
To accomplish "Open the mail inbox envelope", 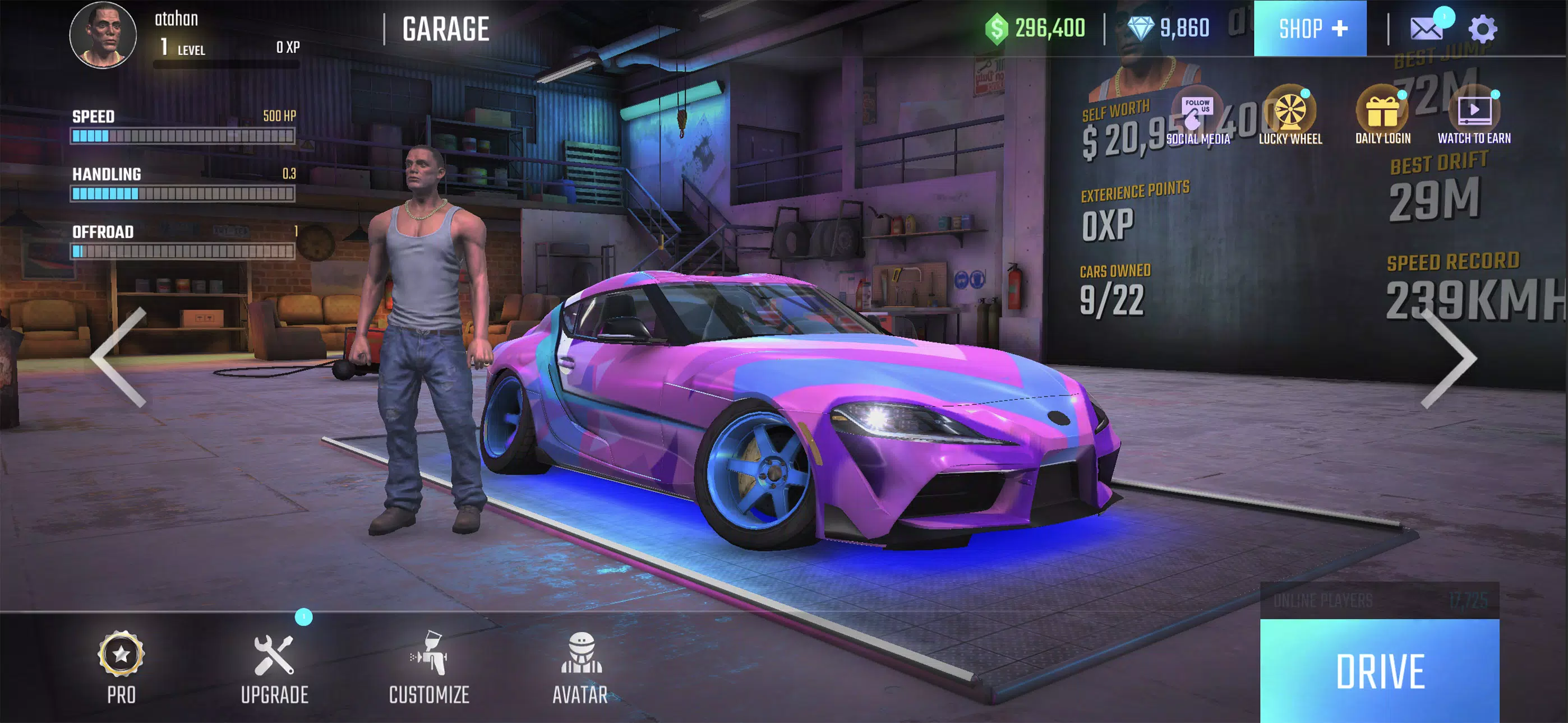I will point(1426,28).
